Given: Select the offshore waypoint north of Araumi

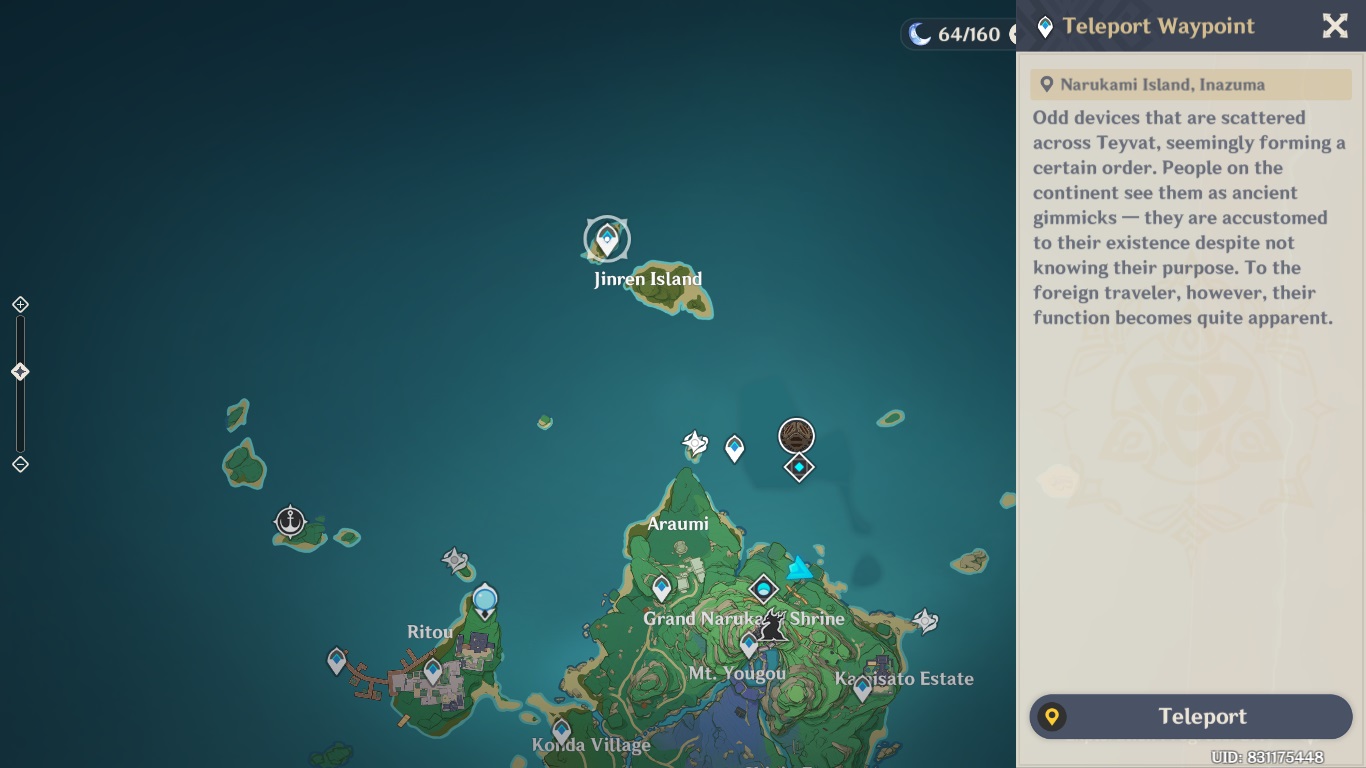Looking at the screenshot, I should click(735, 448).
